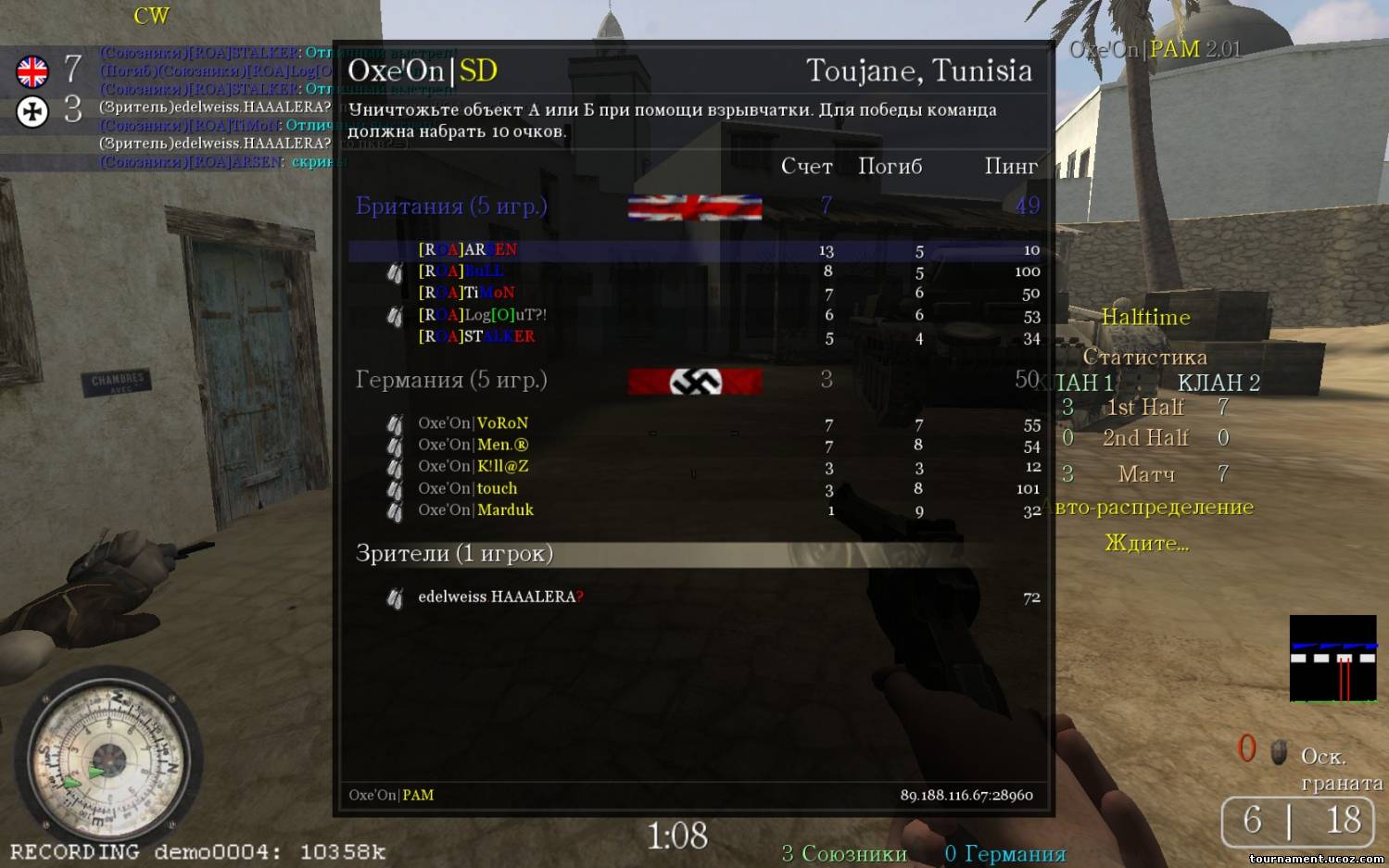The height and width of the screenshot is (868, 1389).
Task: Choose Oxe'On|K!ll@Z in the scoreboard
Action: [x=473, y=466]
